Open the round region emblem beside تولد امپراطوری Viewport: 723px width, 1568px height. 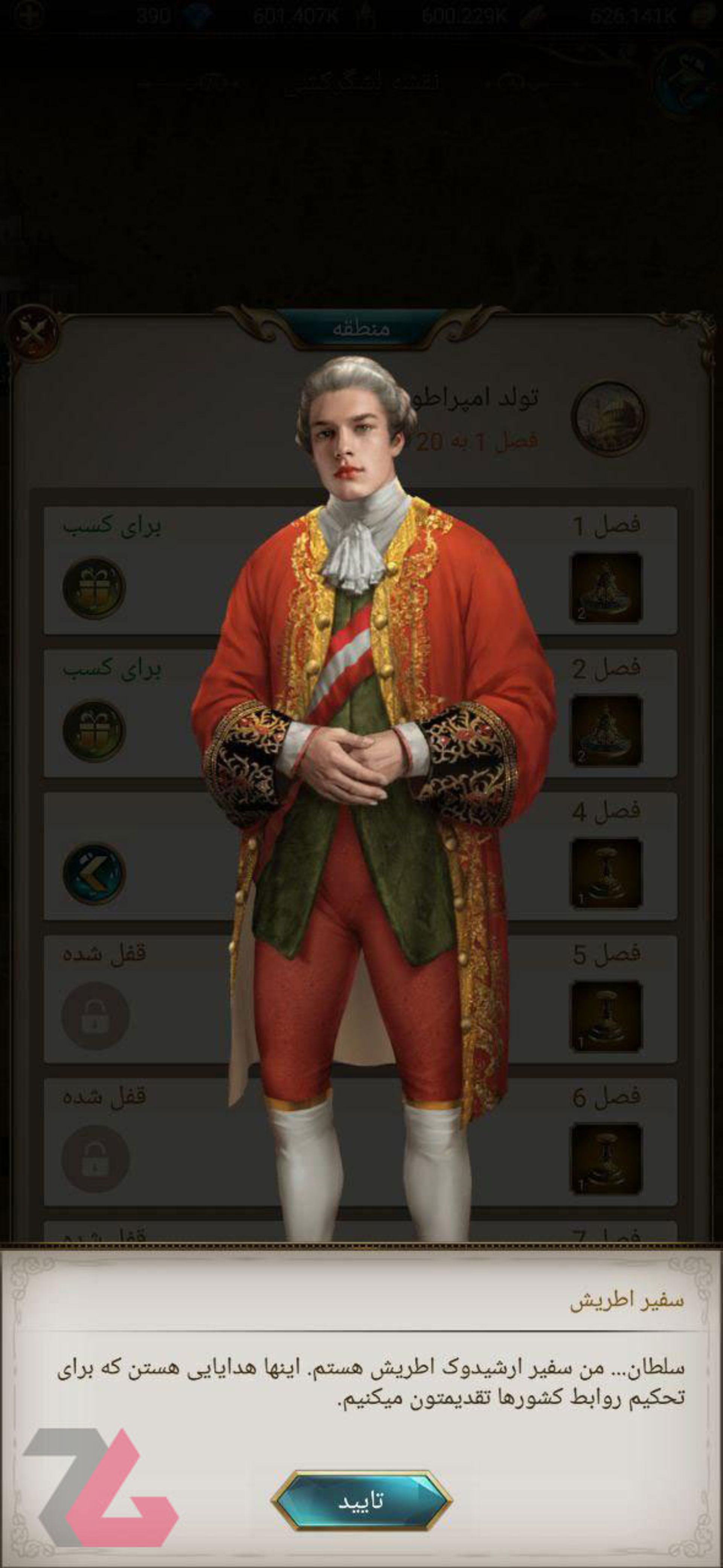609,418
